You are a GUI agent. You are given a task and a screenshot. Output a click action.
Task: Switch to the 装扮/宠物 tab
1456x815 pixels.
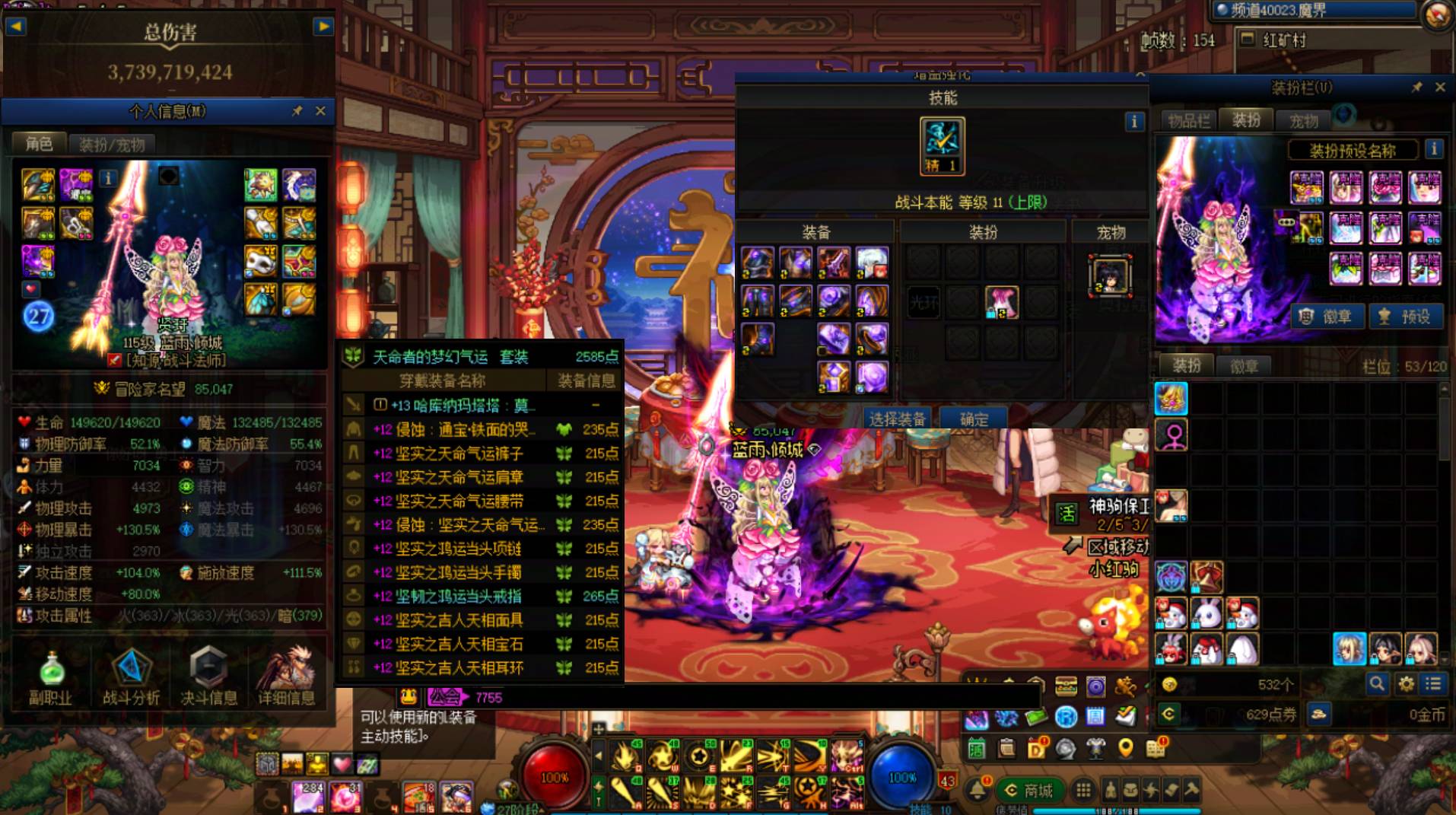[112, 145]
